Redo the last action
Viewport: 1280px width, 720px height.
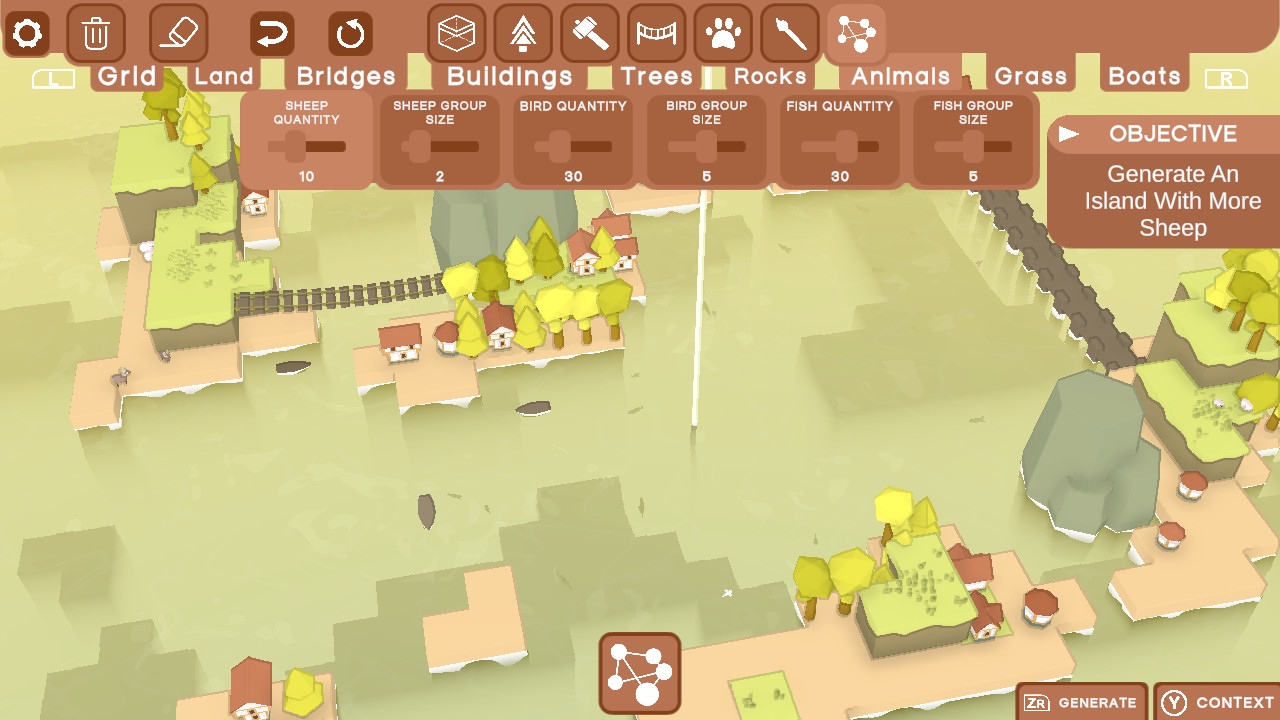(x=349, y=32)
